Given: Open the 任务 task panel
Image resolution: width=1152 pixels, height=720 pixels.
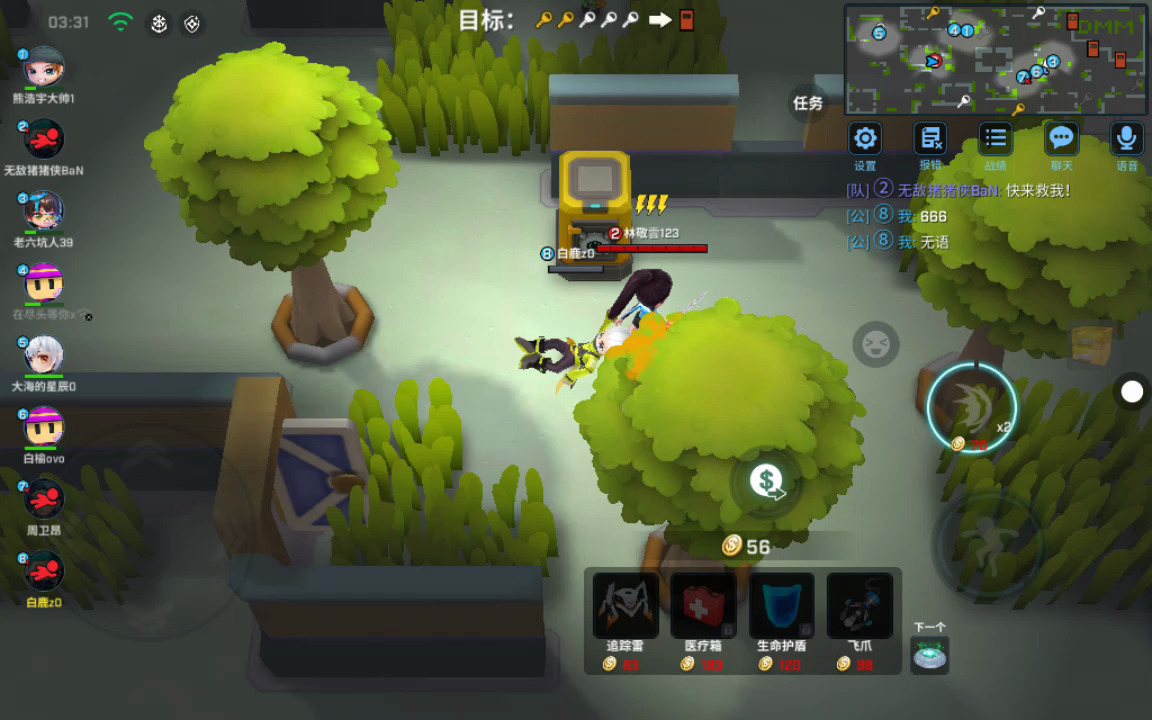Looking at the screenshot, I should coord(808,103).
